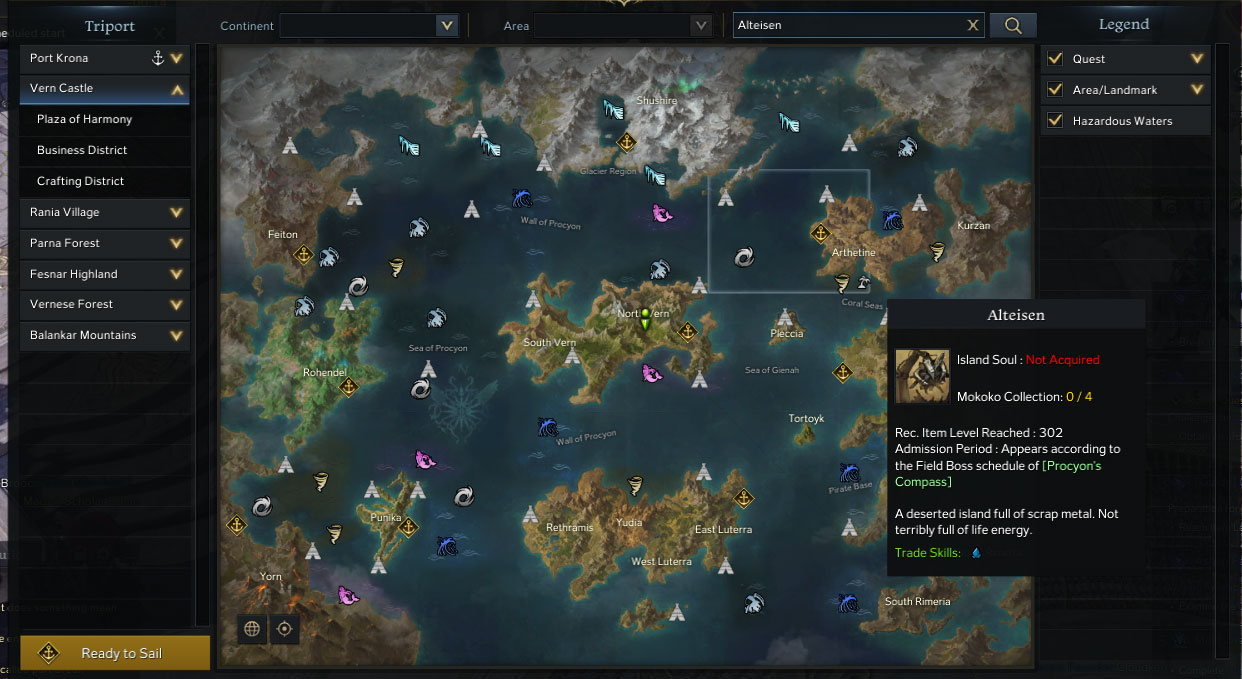Image resolution: width=1242 pixels, height=679 pixels.
Task: Toggle the Area/Landmark legend checkbox
Action: coord(1055,90)
